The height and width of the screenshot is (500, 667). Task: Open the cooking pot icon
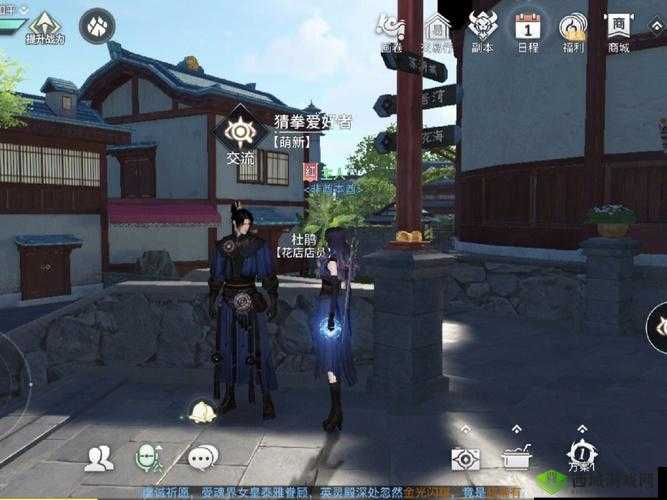click(x=517, y=458)
